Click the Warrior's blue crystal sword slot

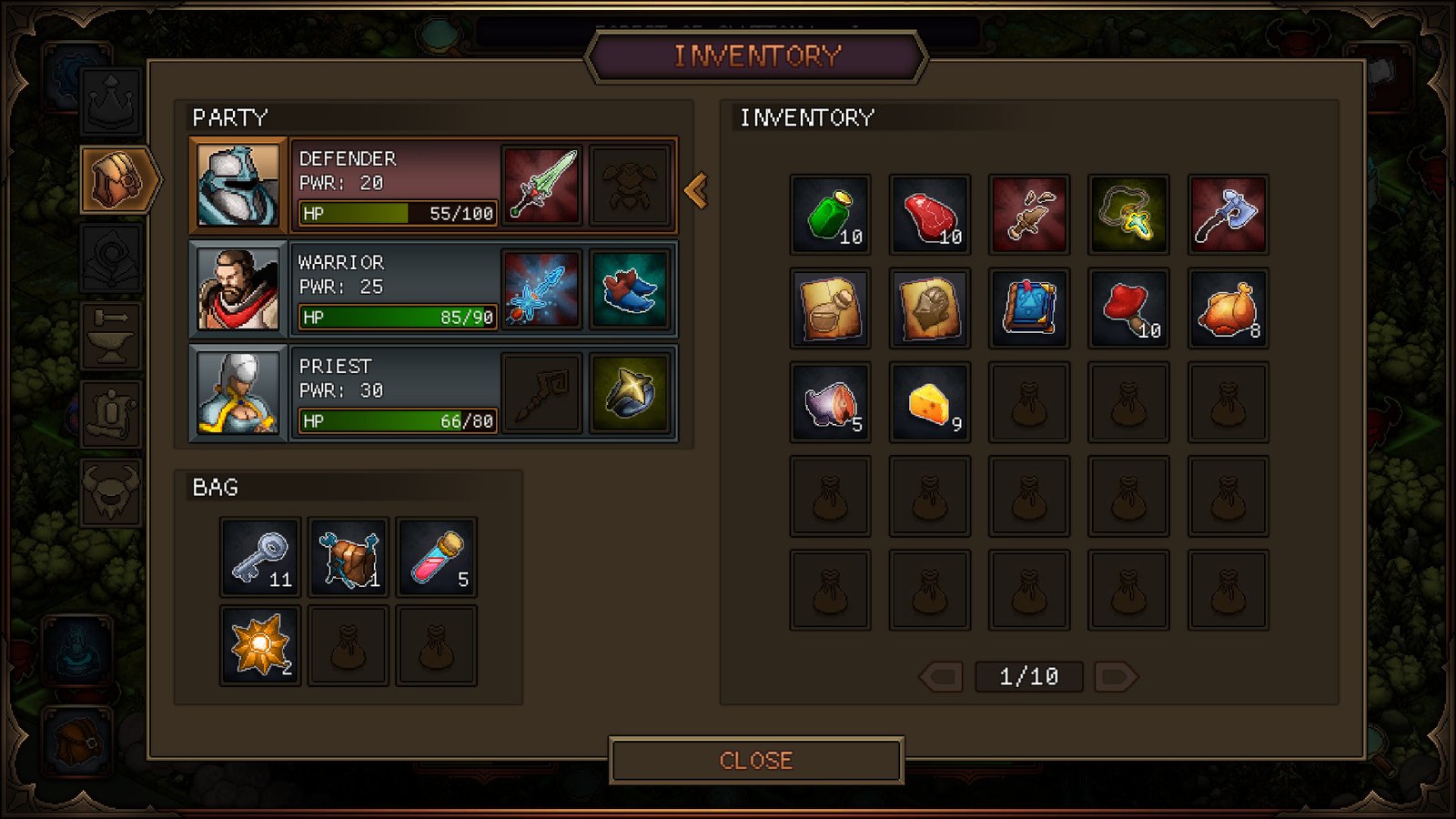coord(541,289)
